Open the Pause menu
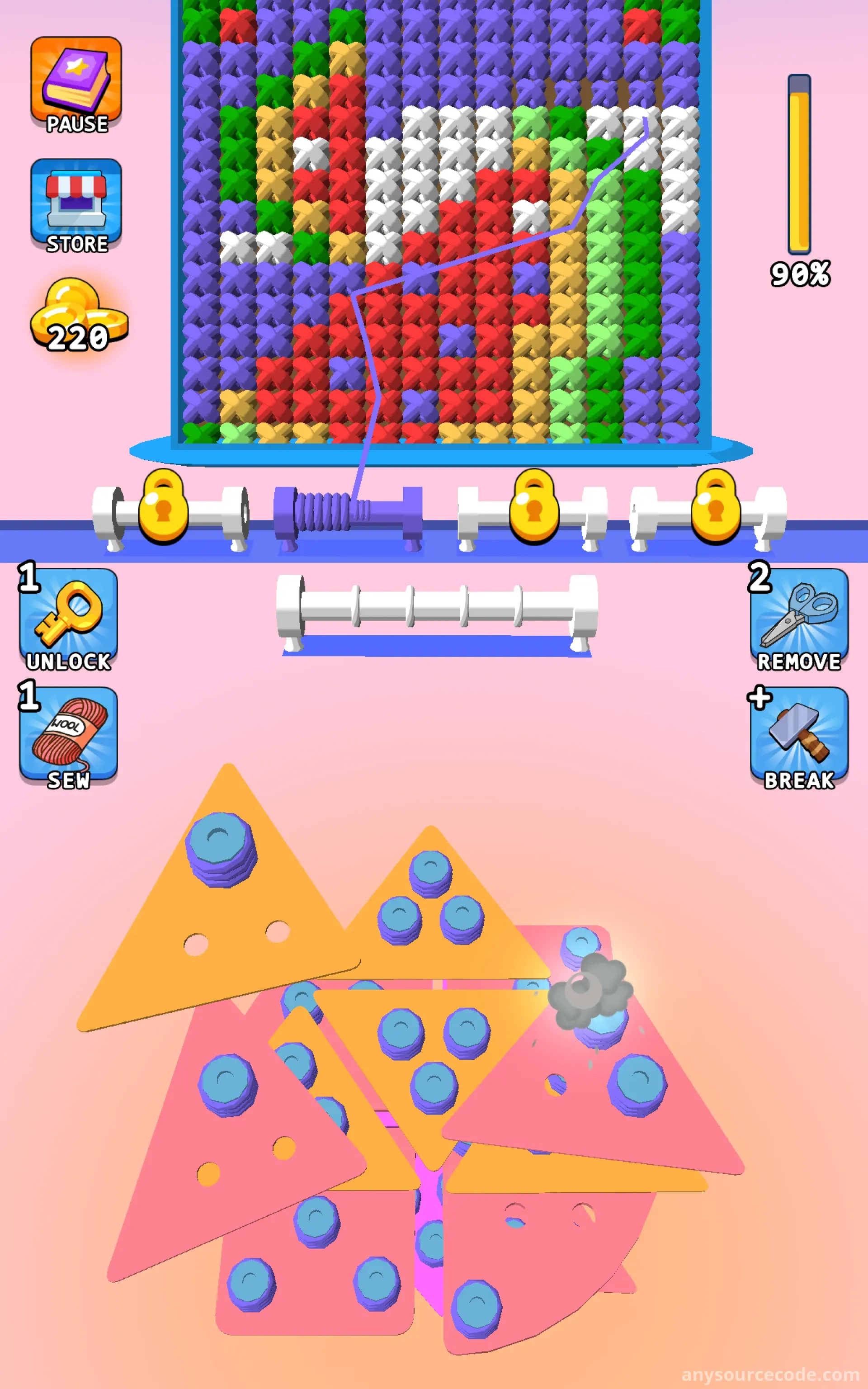The height and width of the screenshot is (1389, 868). tap(76, 85)
